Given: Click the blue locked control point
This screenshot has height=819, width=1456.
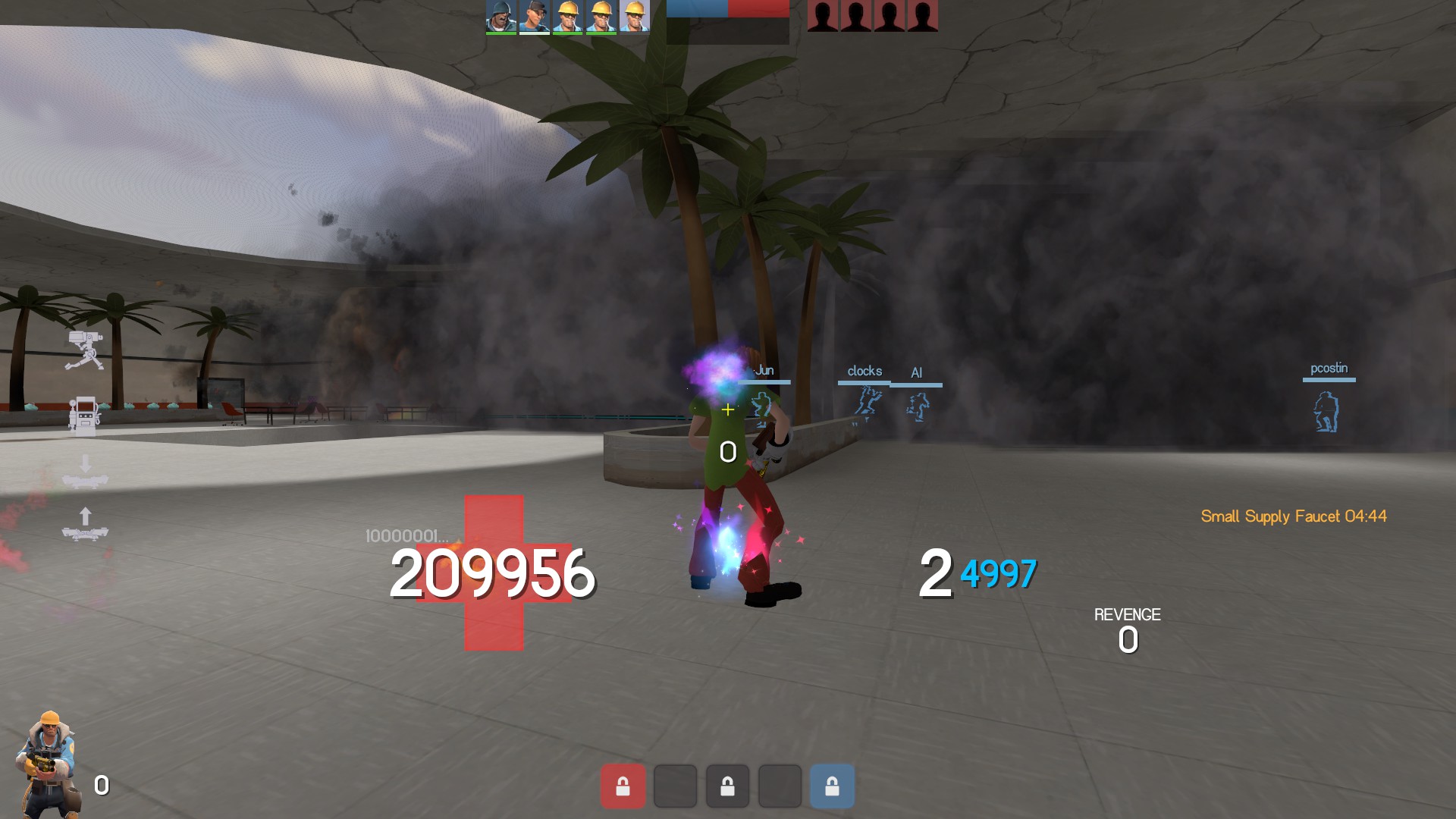Looking at the screenshot, I should (x=832, y=786).
